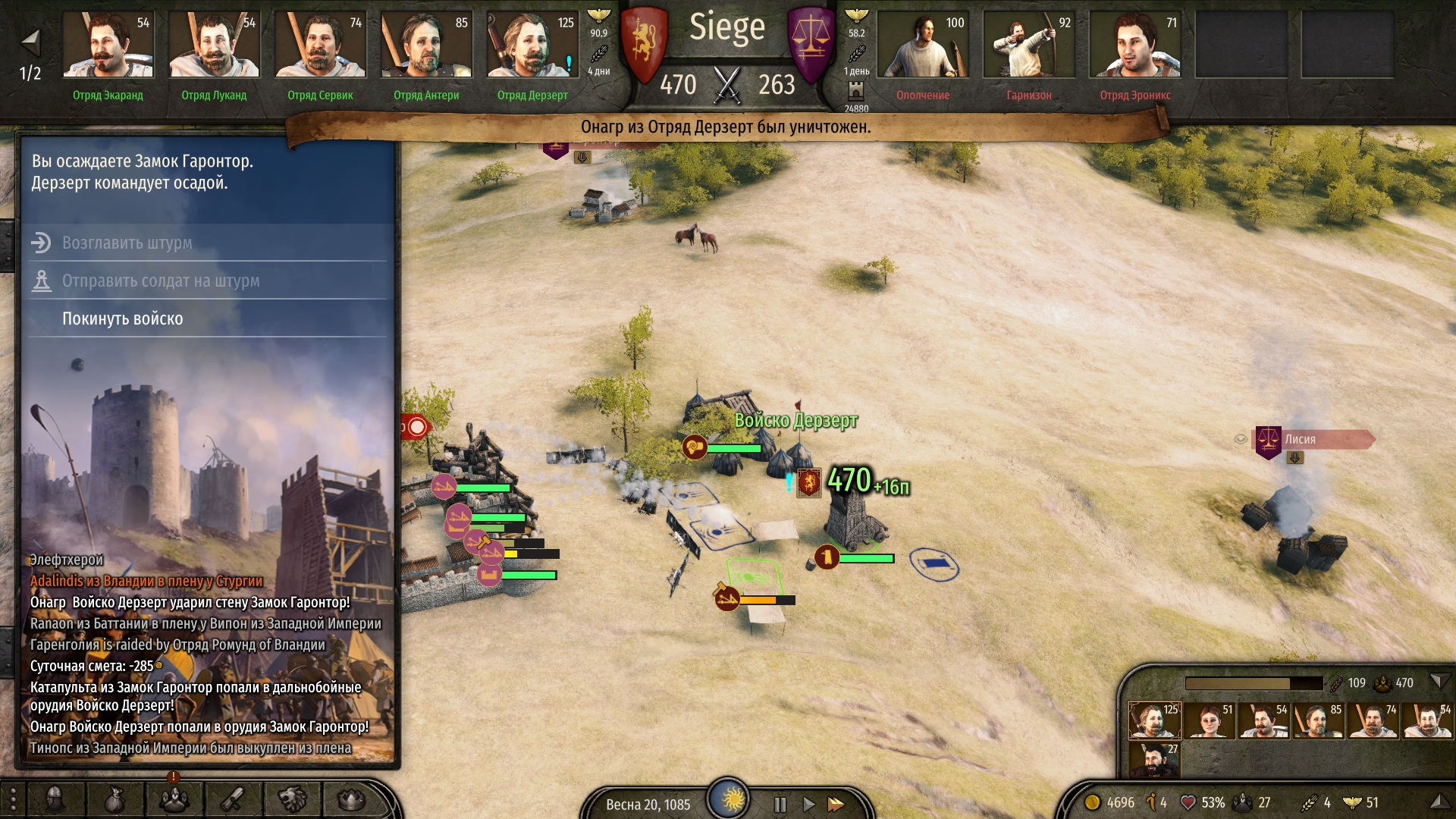The height and width of the screenshot is (819, 1456).
Task: Select the Отряд Дерзерт party portrait
Action: click(x=532, y=45)
